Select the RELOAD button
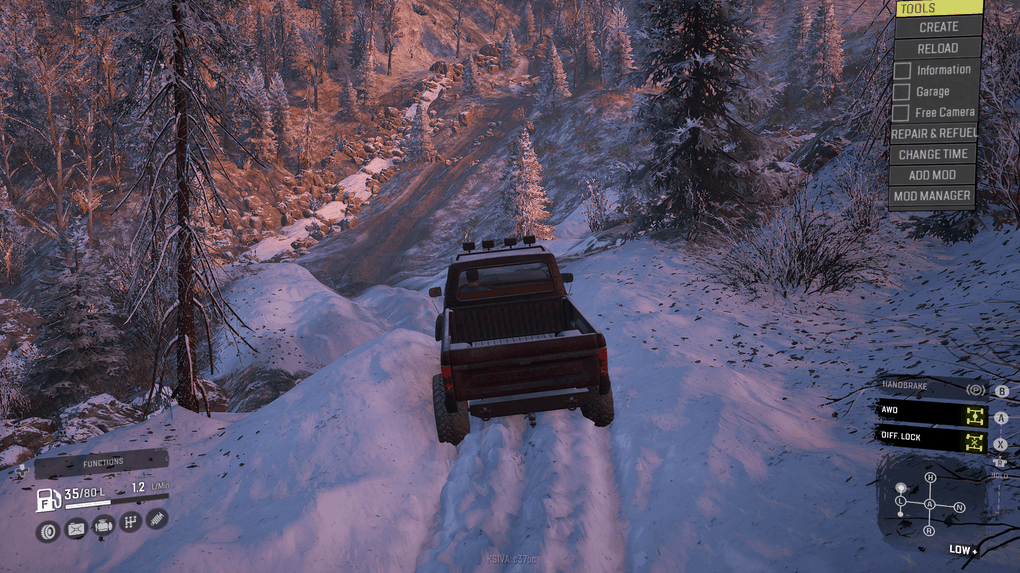Viewport: 1020px width, 573px height. click(x=938, y=48)
